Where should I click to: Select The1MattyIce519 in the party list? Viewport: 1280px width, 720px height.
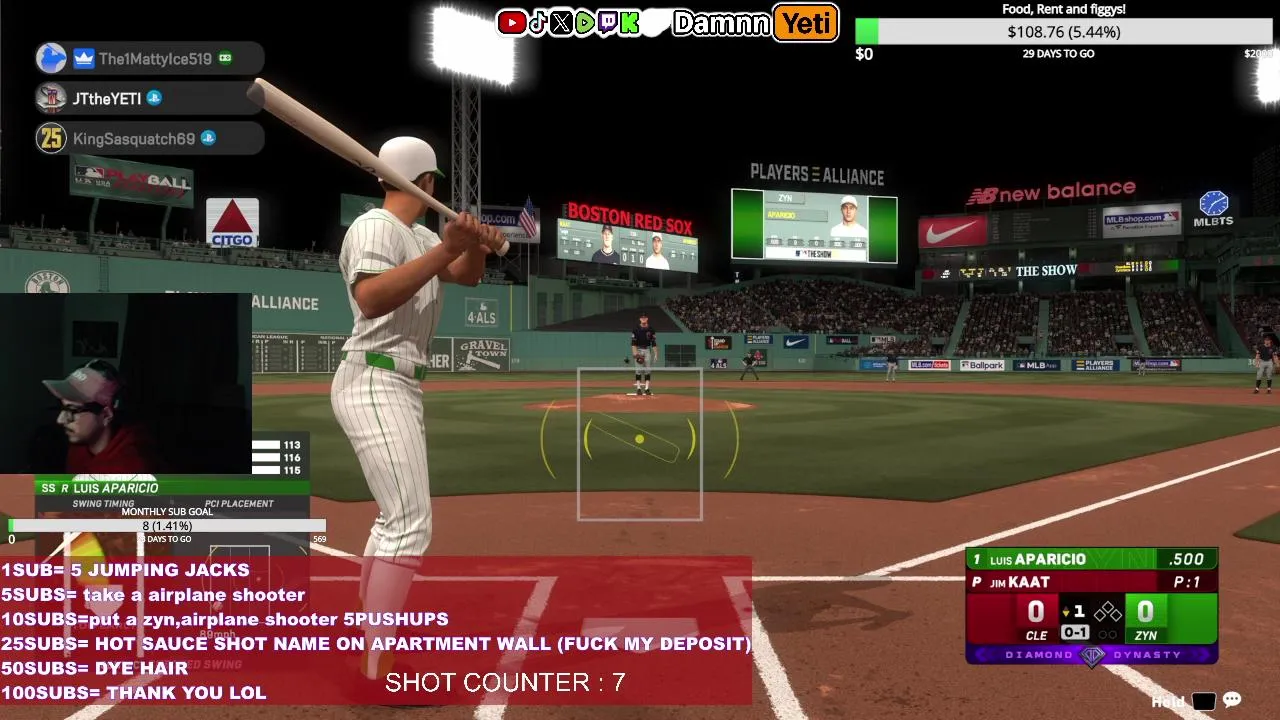coord(150,59)
